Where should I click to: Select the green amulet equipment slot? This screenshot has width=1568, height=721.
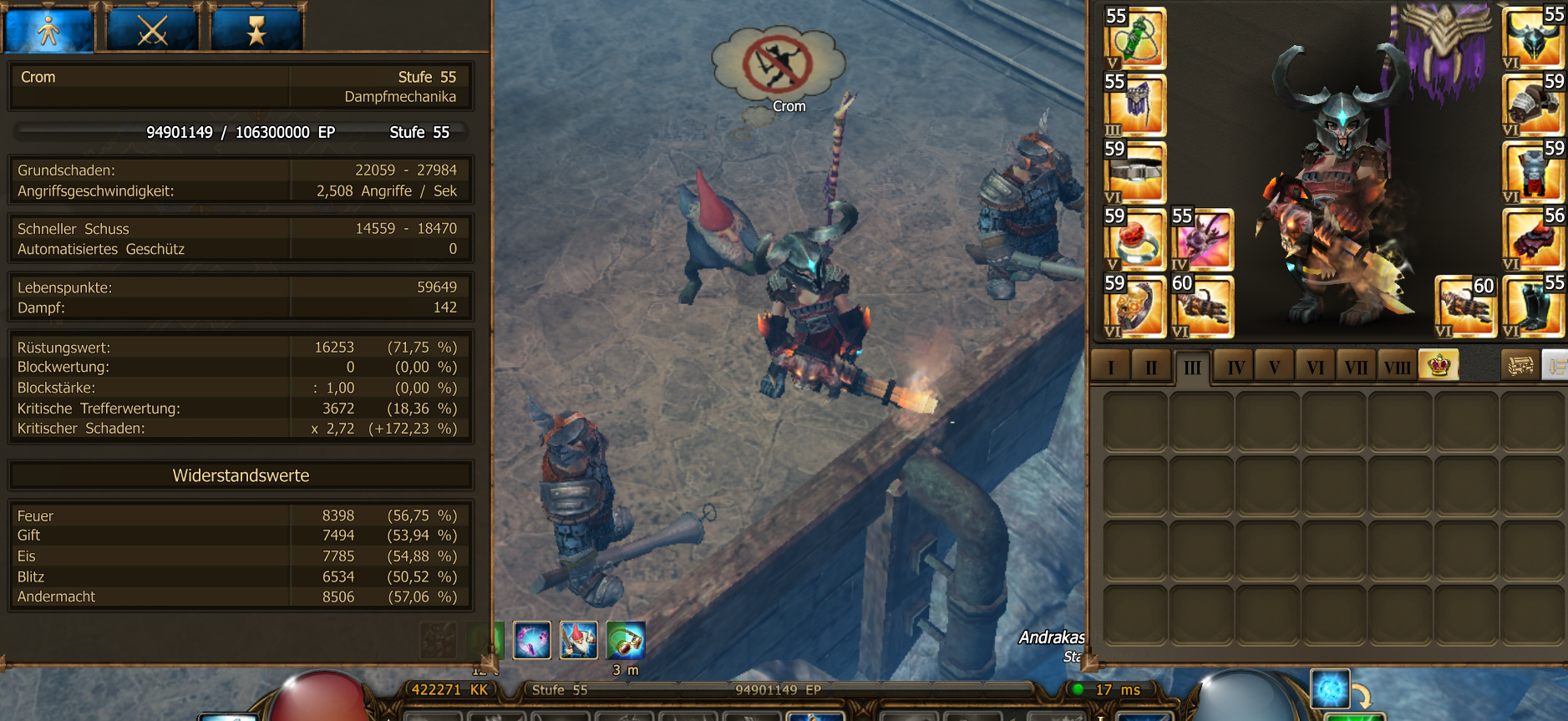point(1135,38)
